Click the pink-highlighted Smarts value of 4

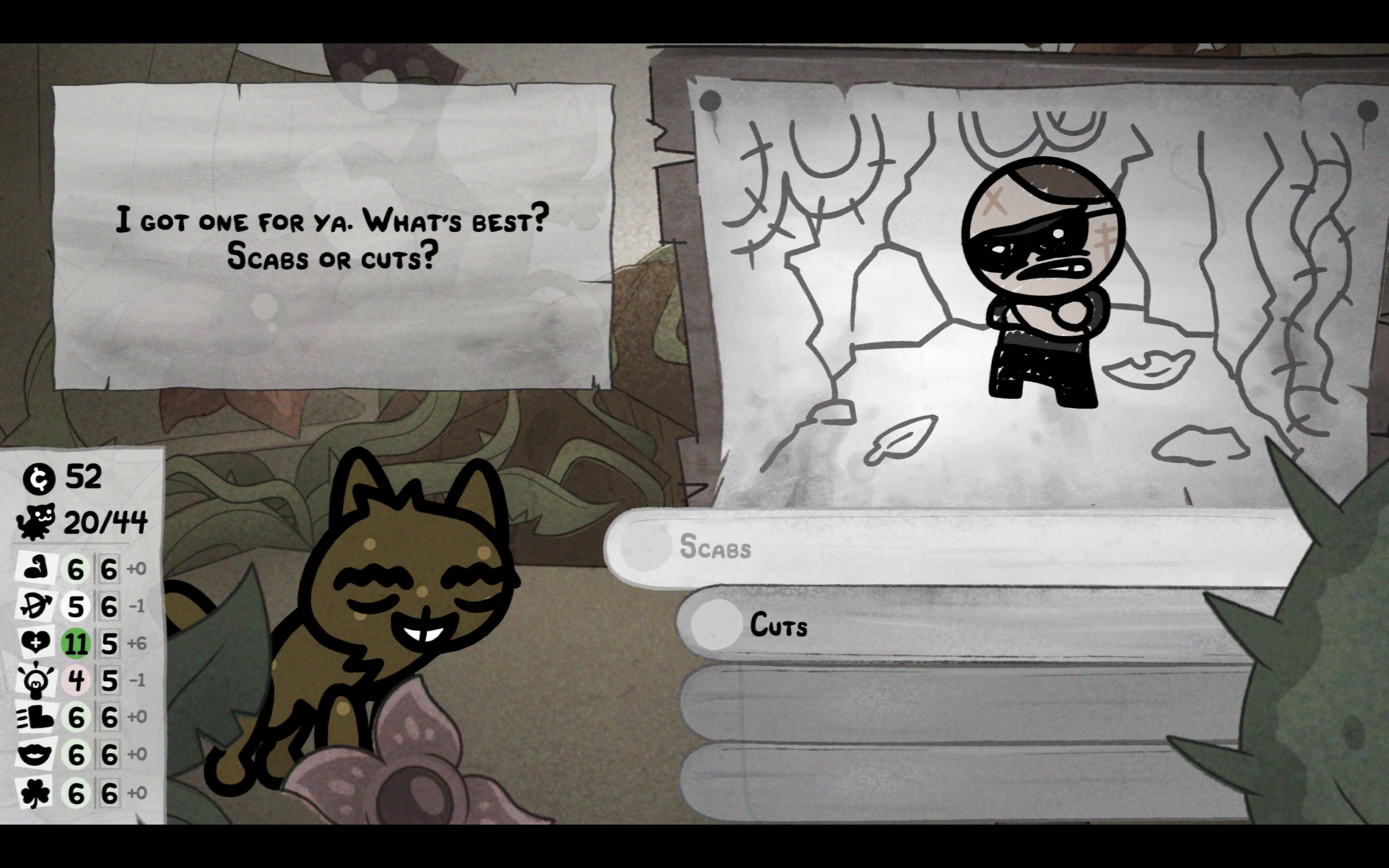75,681
